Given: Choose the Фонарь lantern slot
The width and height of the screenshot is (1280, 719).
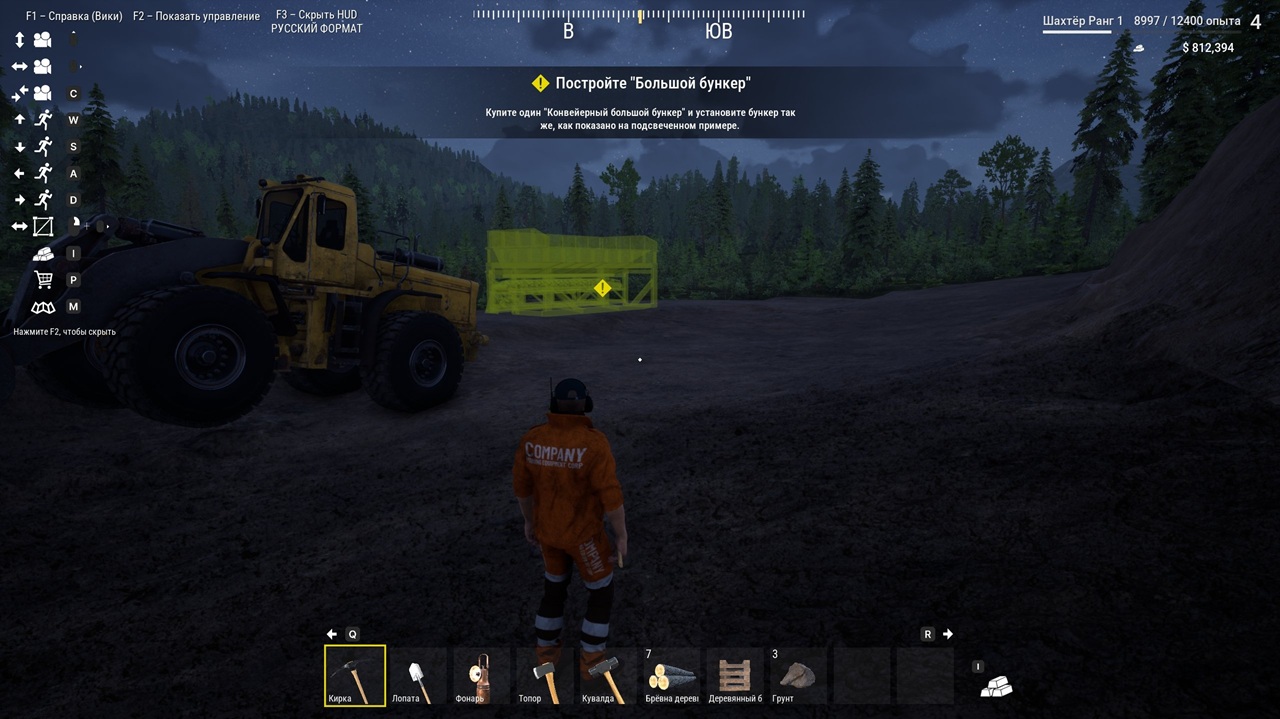Looking at the screenshot, I should tap(482, 676).
